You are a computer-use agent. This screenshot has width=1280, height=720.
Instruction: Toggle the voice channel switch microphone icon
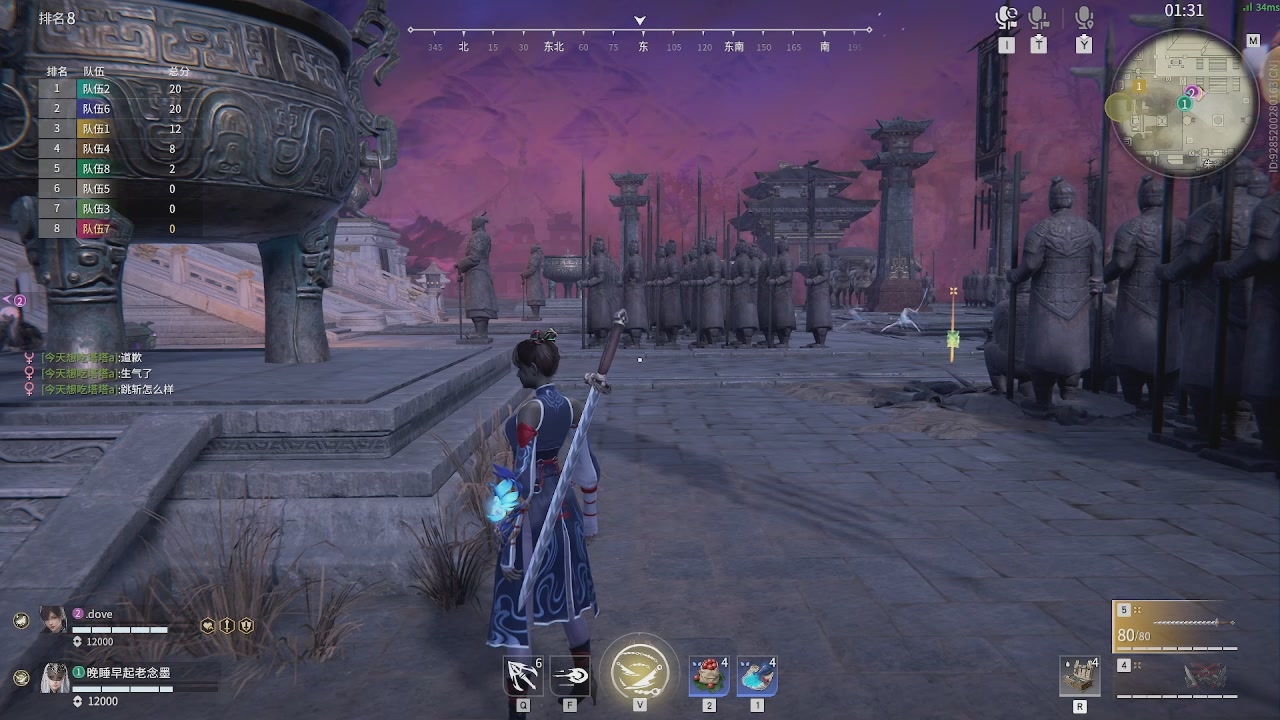[x=1006, y=18]
